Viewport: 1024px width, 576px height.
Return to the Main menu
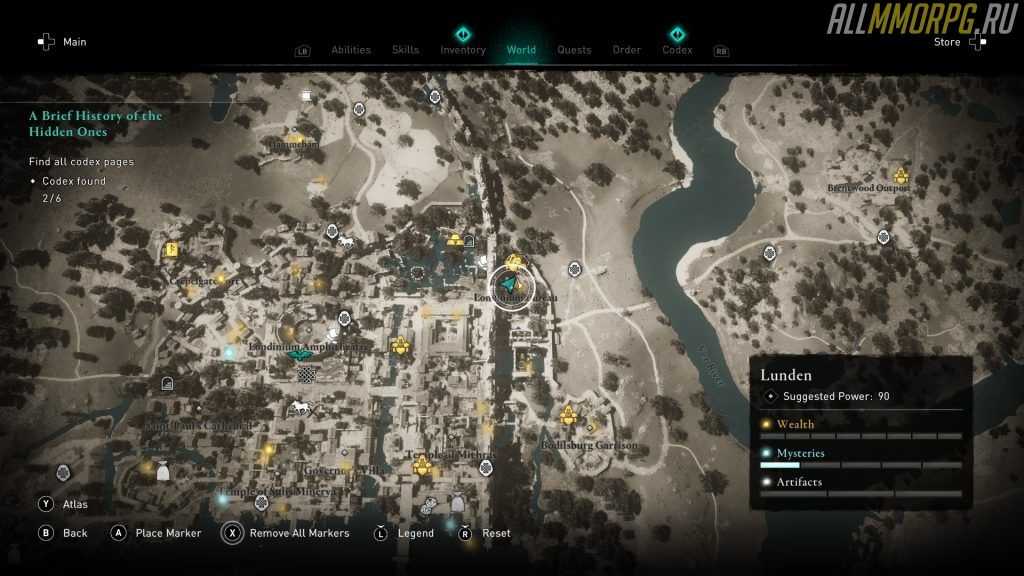[x=74, y=42]
